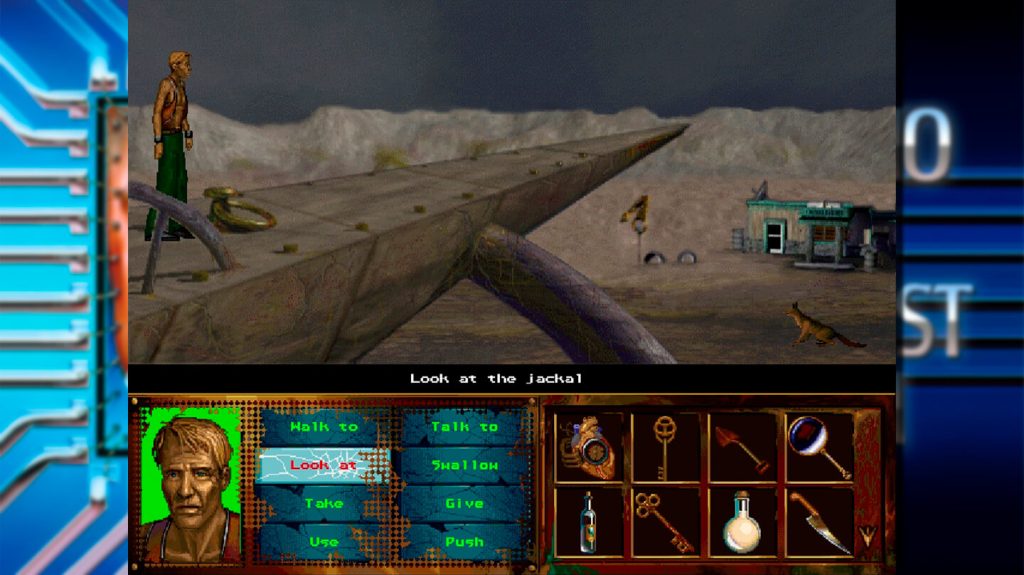Click the blond character portrait
Image resolution: width=1024 pixels, height=575 pixels.
[x=191, y=484]
